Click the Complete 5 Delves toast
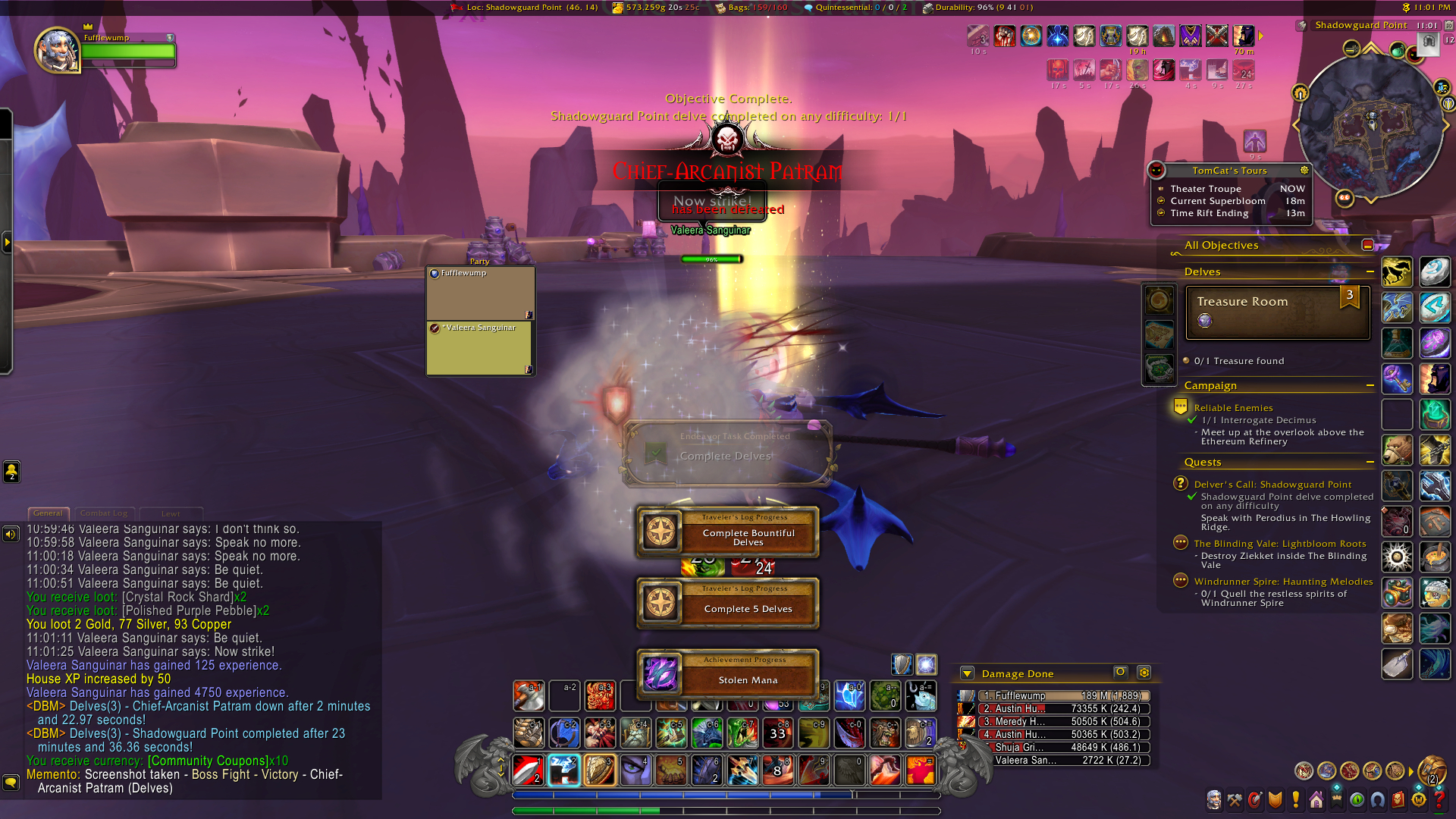 point(728,604)
